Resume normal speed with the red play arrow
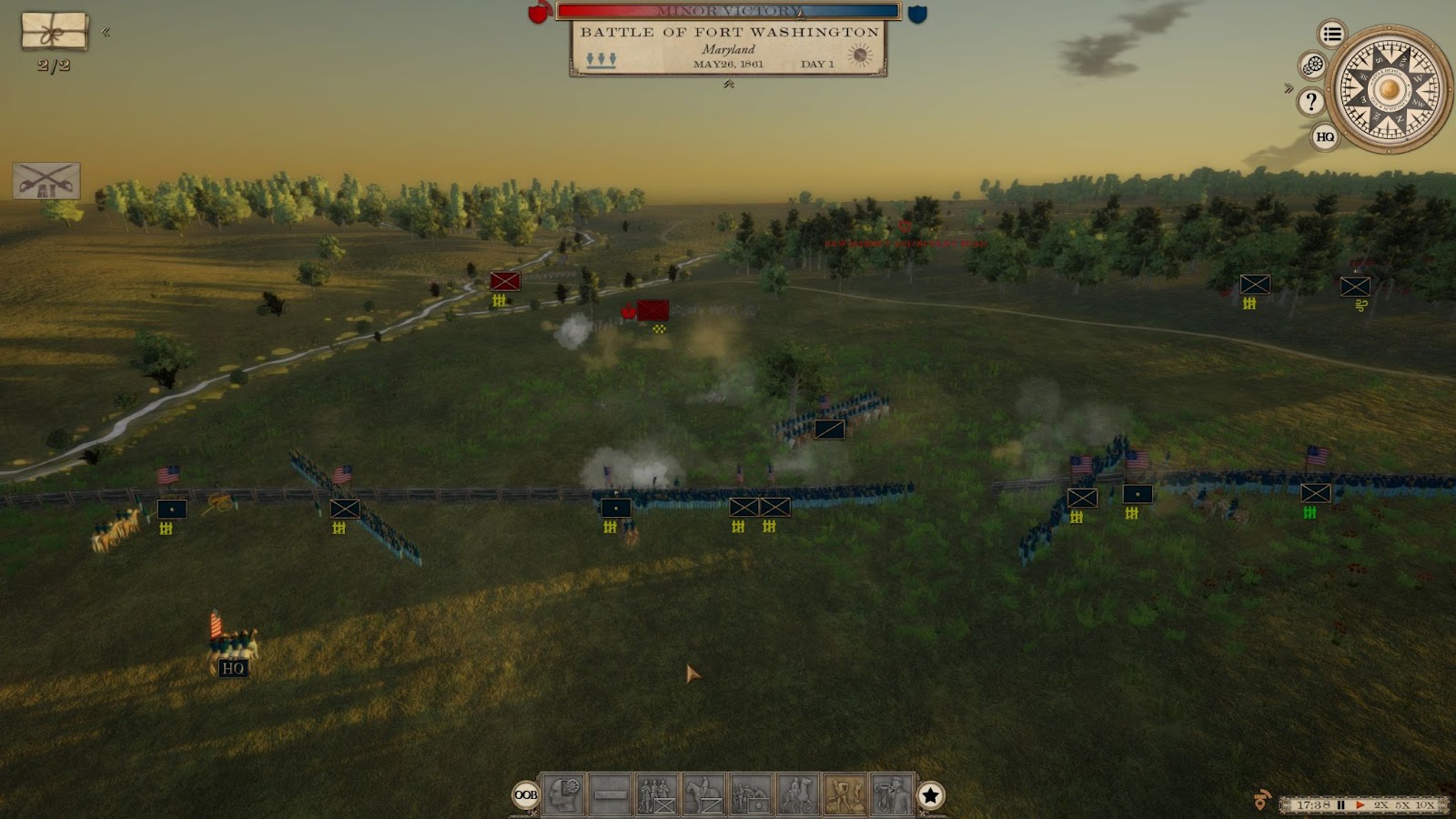1456x819 pixels. point(1360,805)
